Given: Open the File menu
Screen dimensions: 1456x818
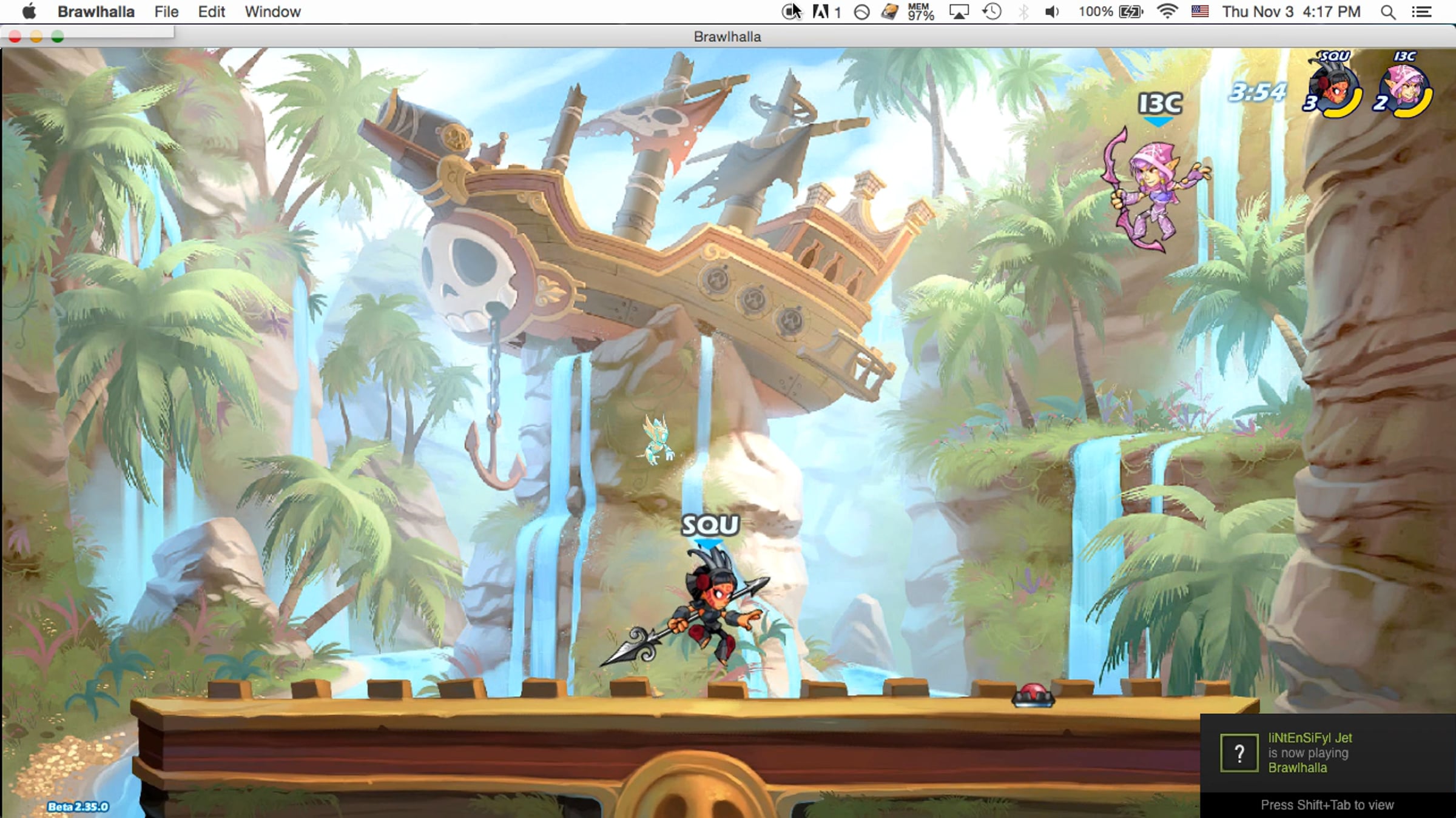Looking at the screenshot, I should 166,12.
